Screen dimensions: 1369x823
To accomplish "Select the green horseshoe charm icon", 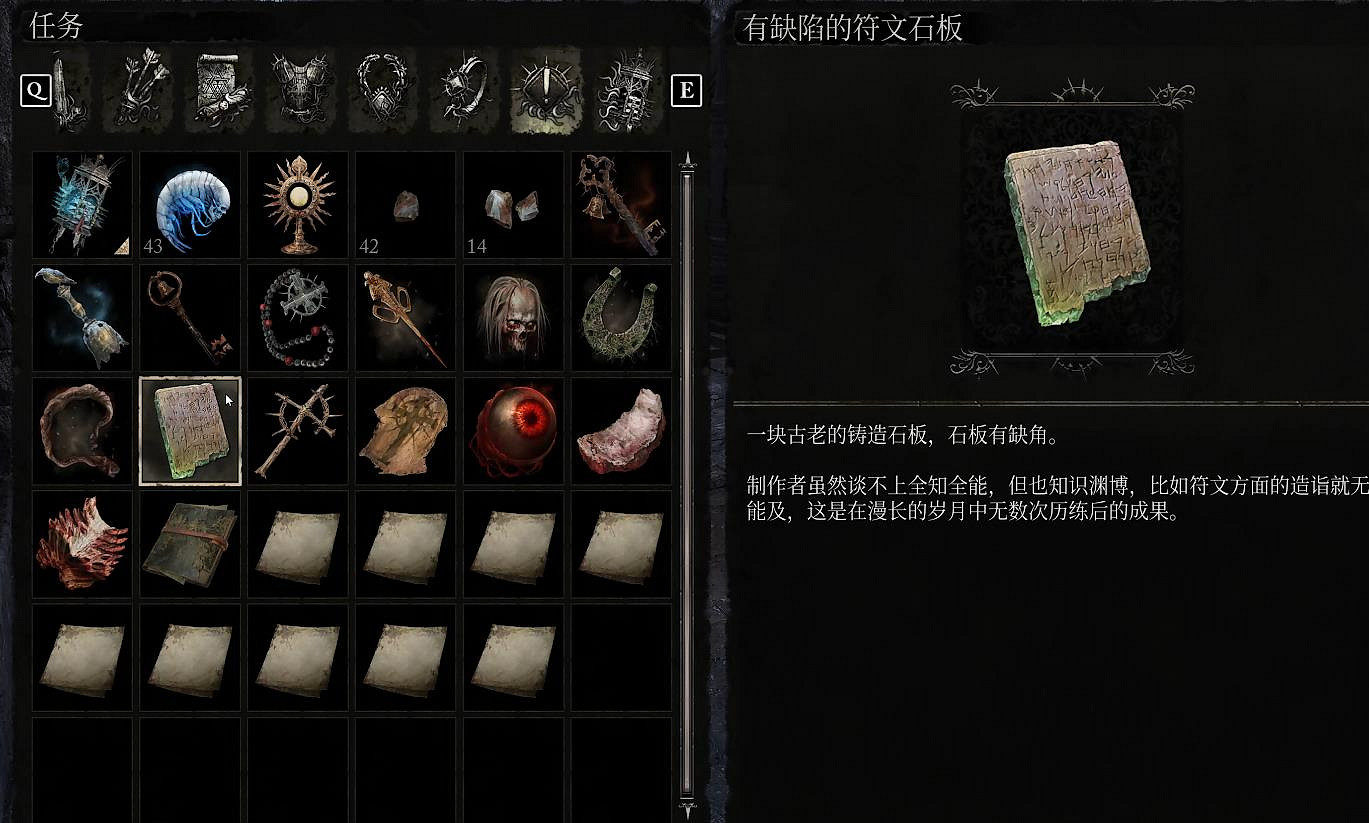I will pos(621,317).
